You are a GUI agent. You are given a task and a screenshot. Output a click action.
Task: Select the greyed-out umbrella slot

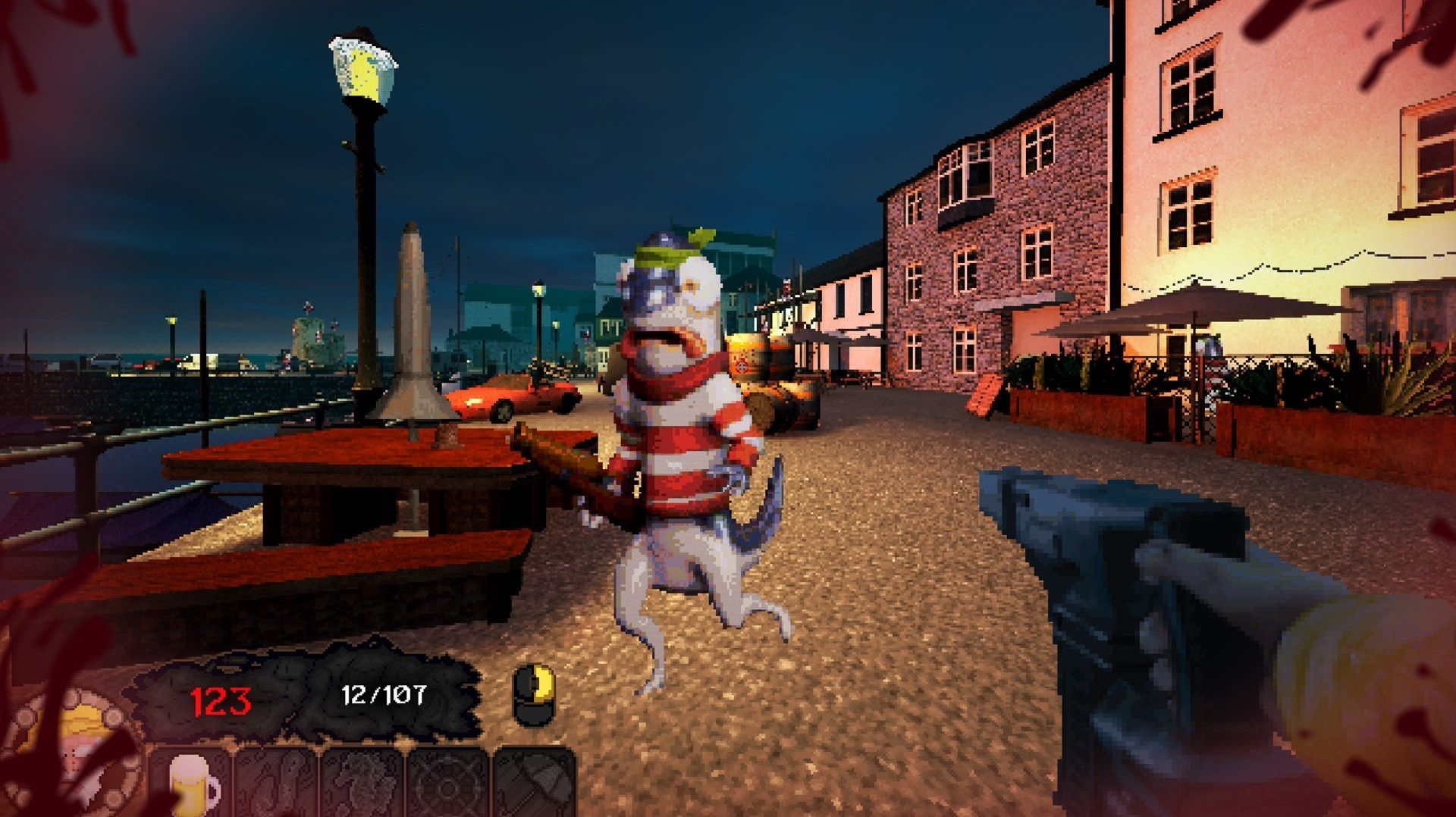point(535,784)
